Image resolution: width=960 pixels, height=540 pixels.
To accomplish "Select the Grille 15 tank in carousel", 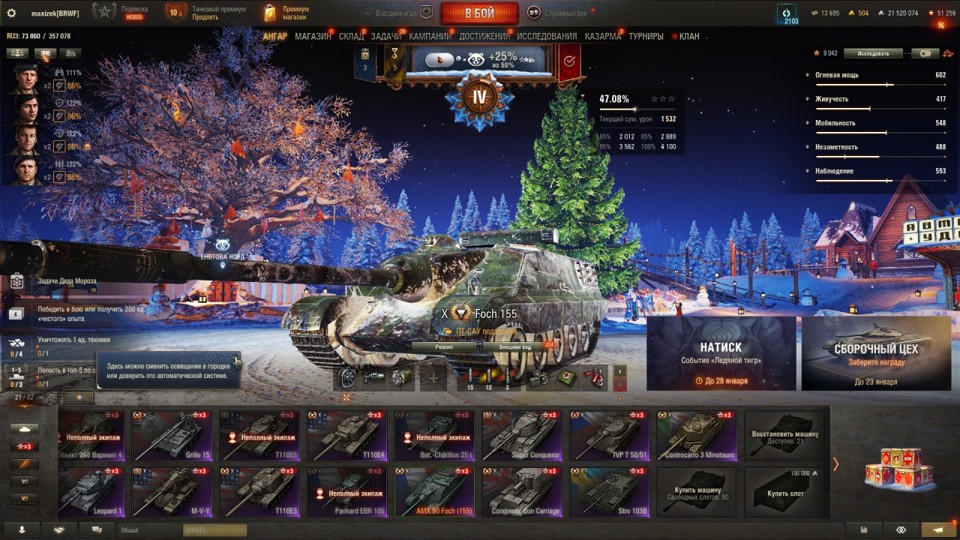I will tap(172, 435).
